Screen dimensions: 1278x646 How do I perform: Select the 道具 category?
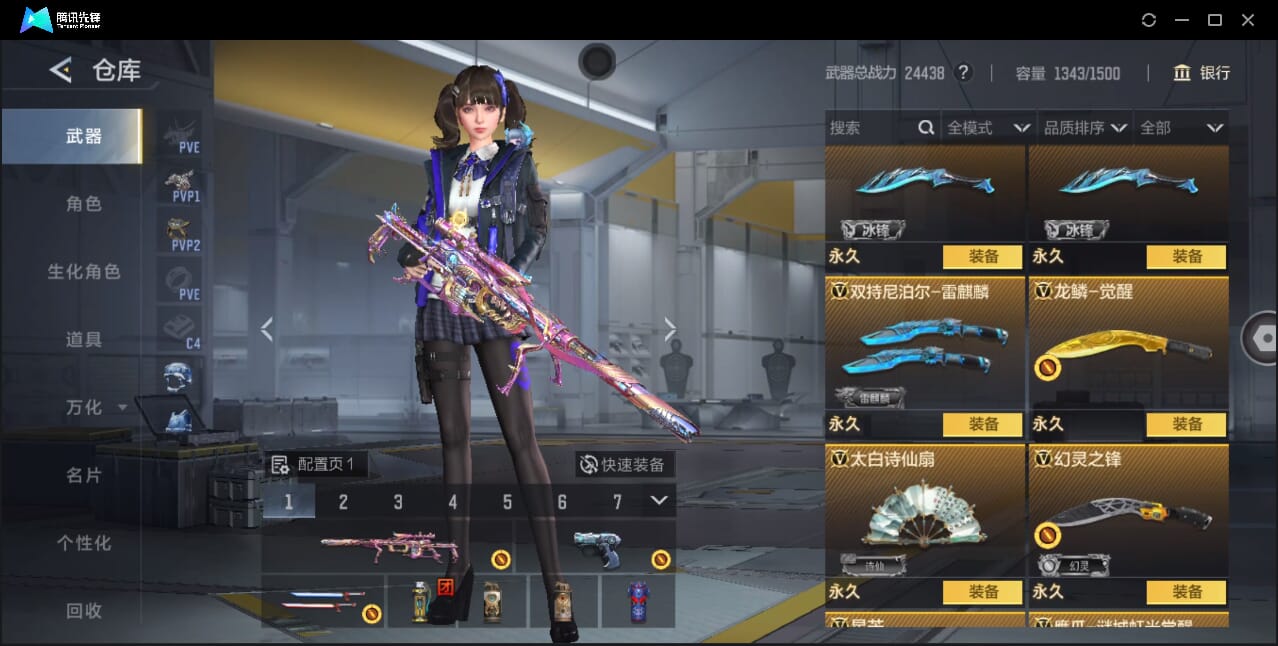[84, 340]
